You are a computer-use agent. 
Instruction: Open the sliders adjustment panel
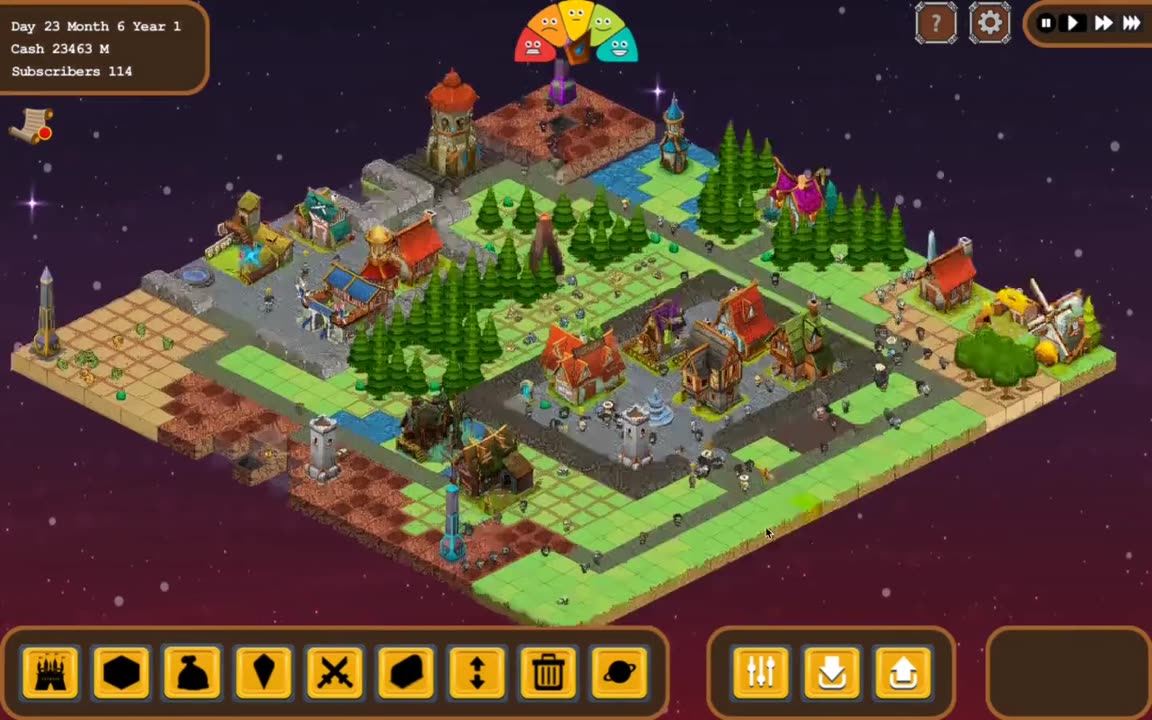pos(761,672)
